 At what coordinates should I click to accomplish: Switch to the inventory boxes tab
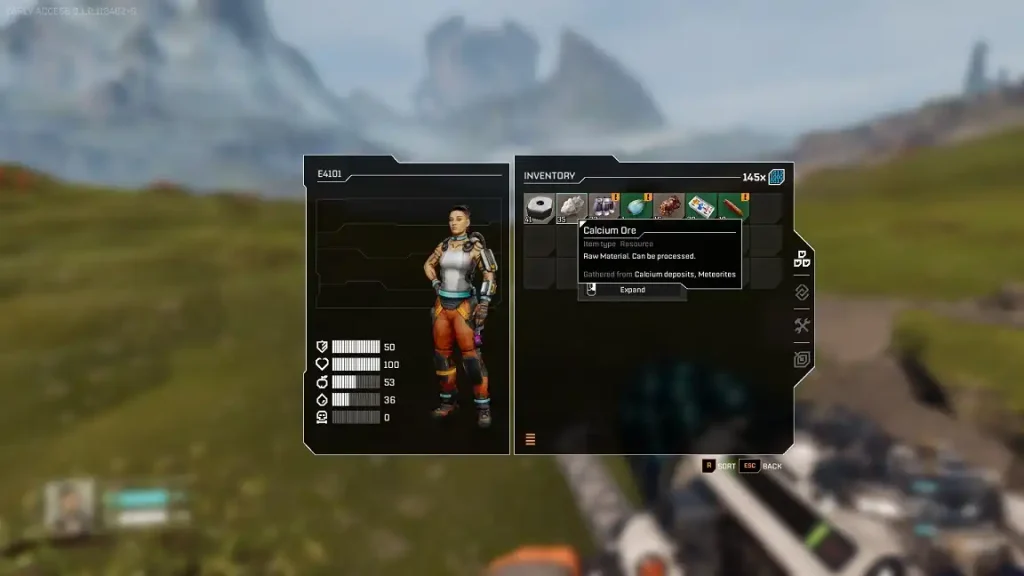[x=801, y=259]
